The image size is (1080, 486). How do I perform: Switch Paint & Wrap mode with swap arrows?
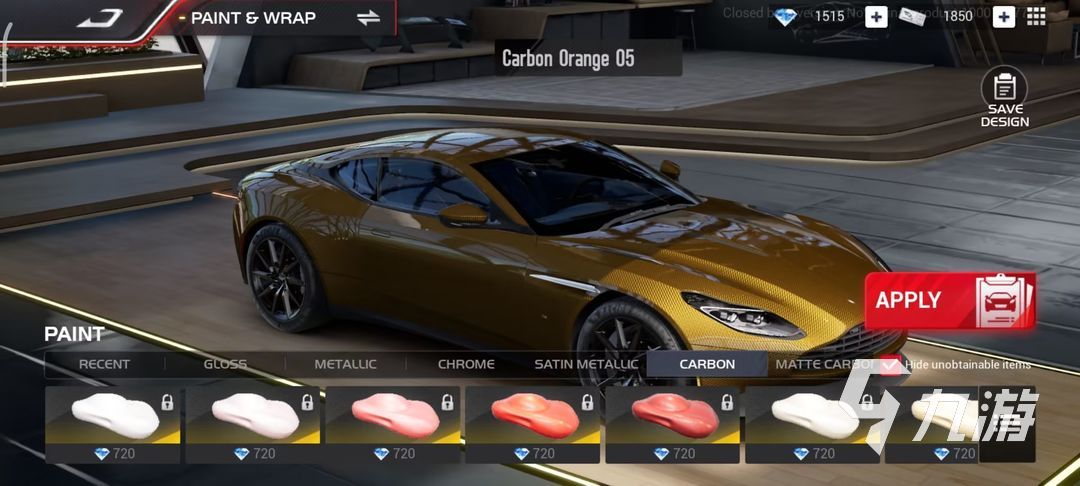(368, 18)
